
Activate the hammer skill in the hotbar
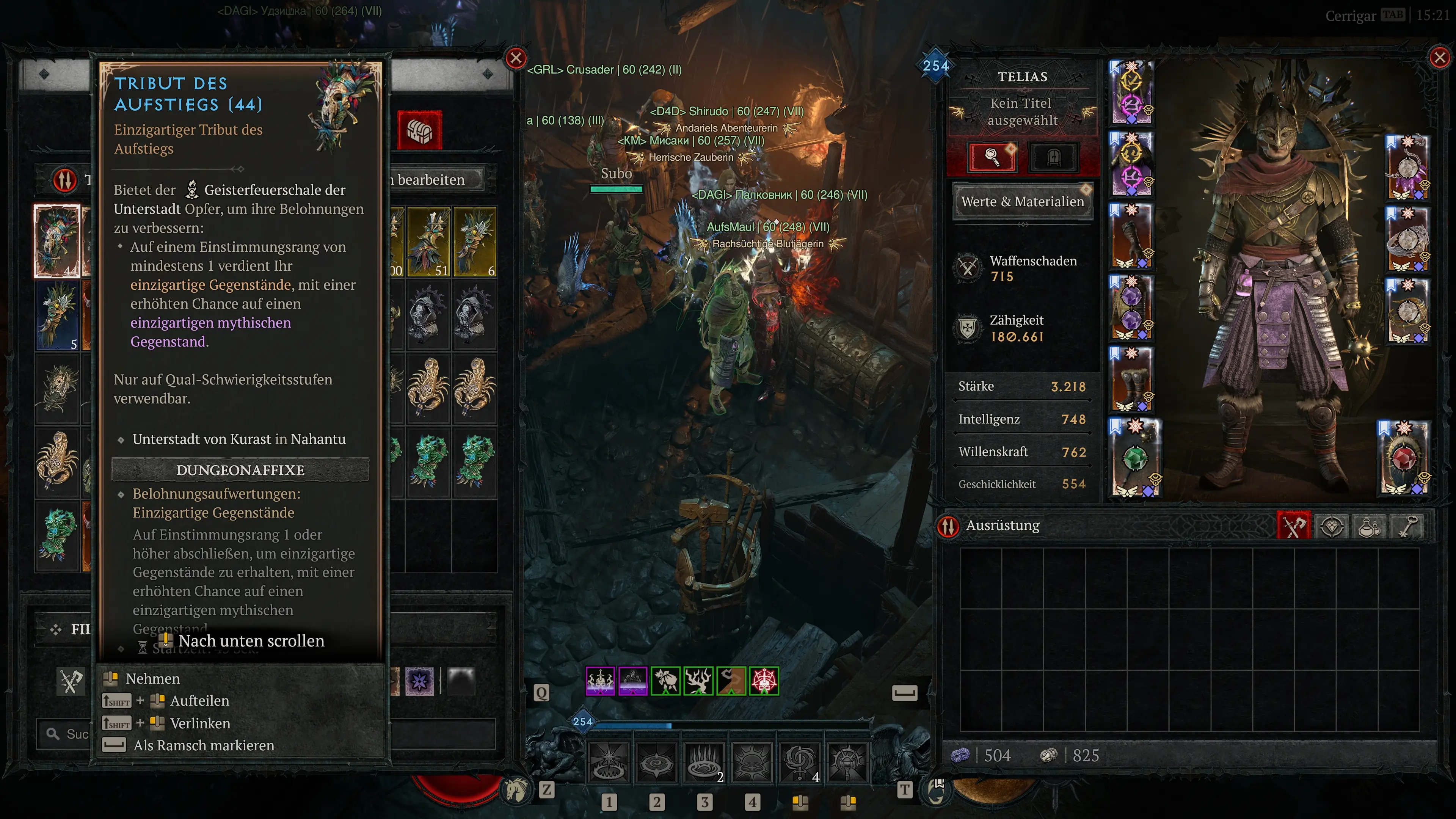pyautogui.click(x=847, y=763)
